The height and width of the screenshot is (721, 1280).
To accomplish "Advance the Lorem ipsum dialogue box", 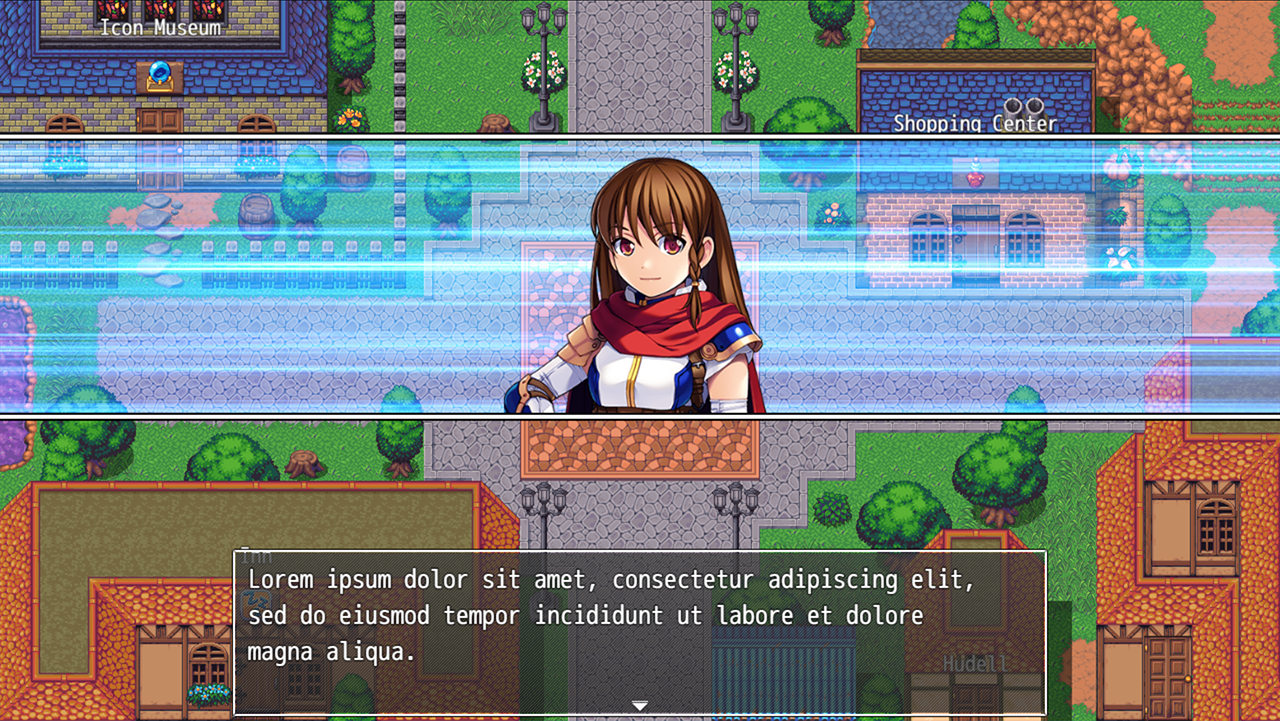I will 640,630.
